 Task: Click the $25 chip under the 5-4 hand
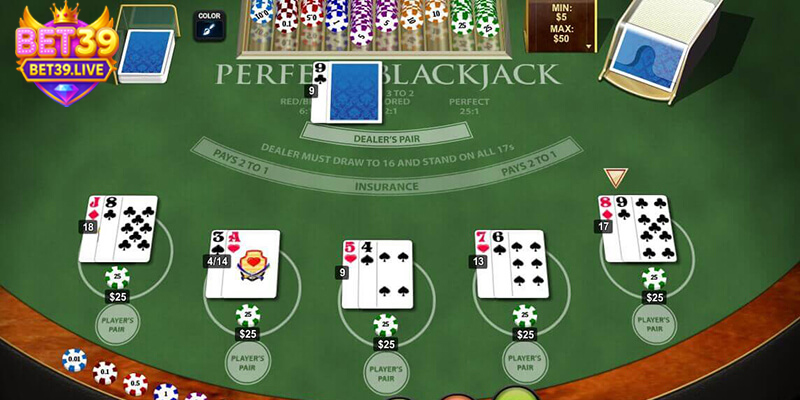(385, 327)
